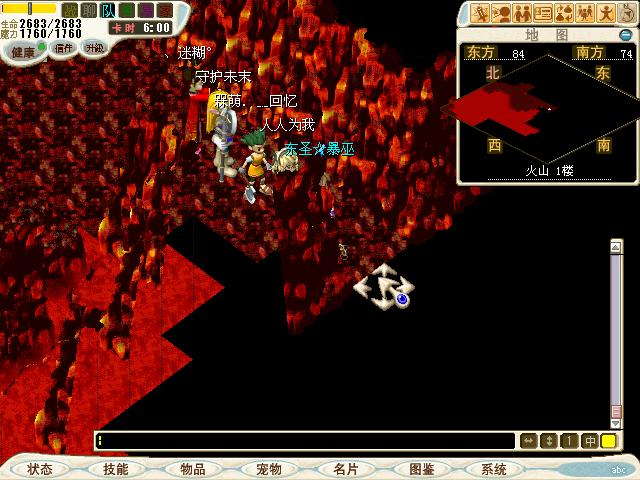
Task: Open the 技能 skills menu
Action: 115,469
